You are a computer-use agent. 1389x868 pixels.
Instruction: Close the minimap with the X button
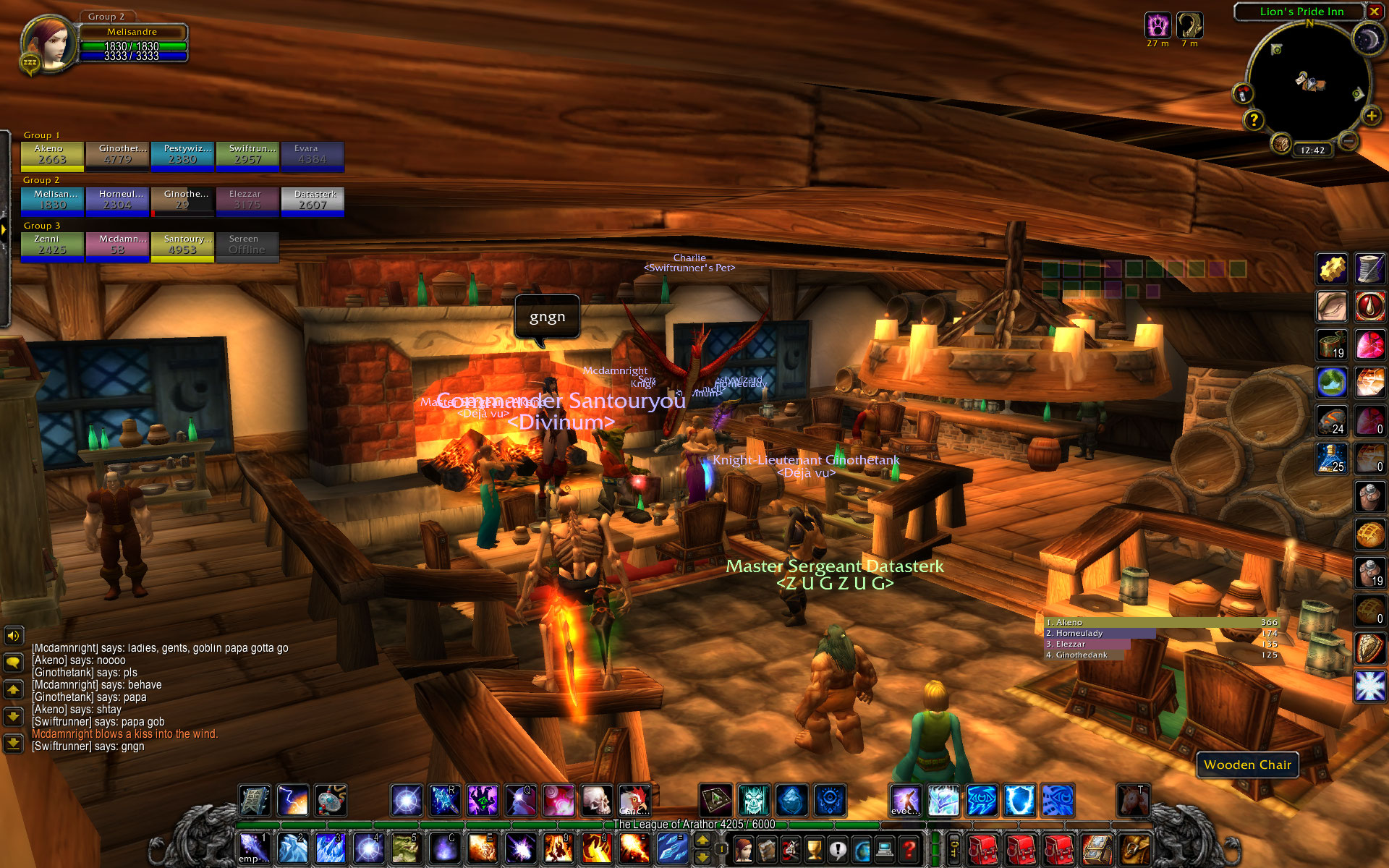(1374, 12)
